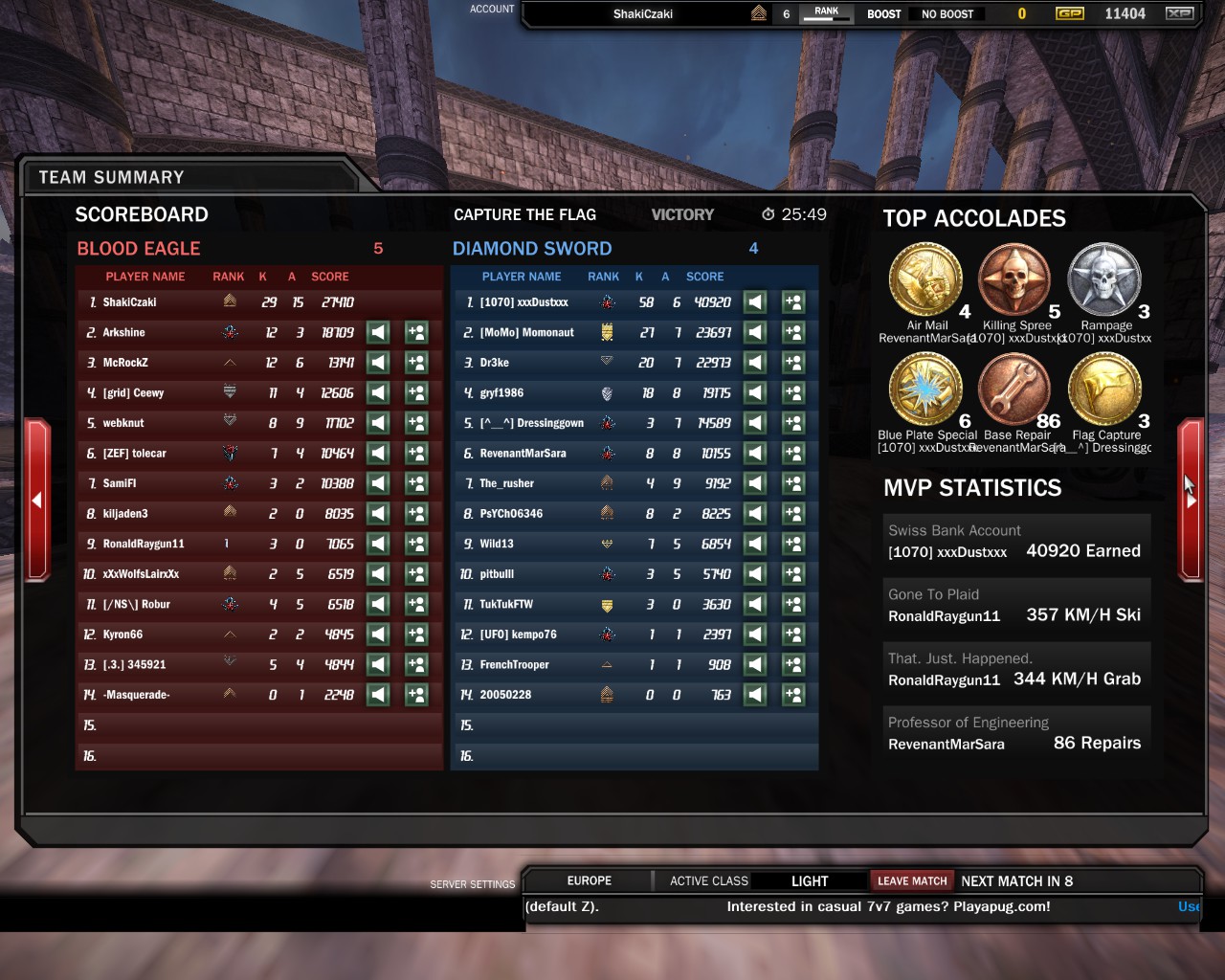Click the LEAVE MATCH button

click(912, 880)
